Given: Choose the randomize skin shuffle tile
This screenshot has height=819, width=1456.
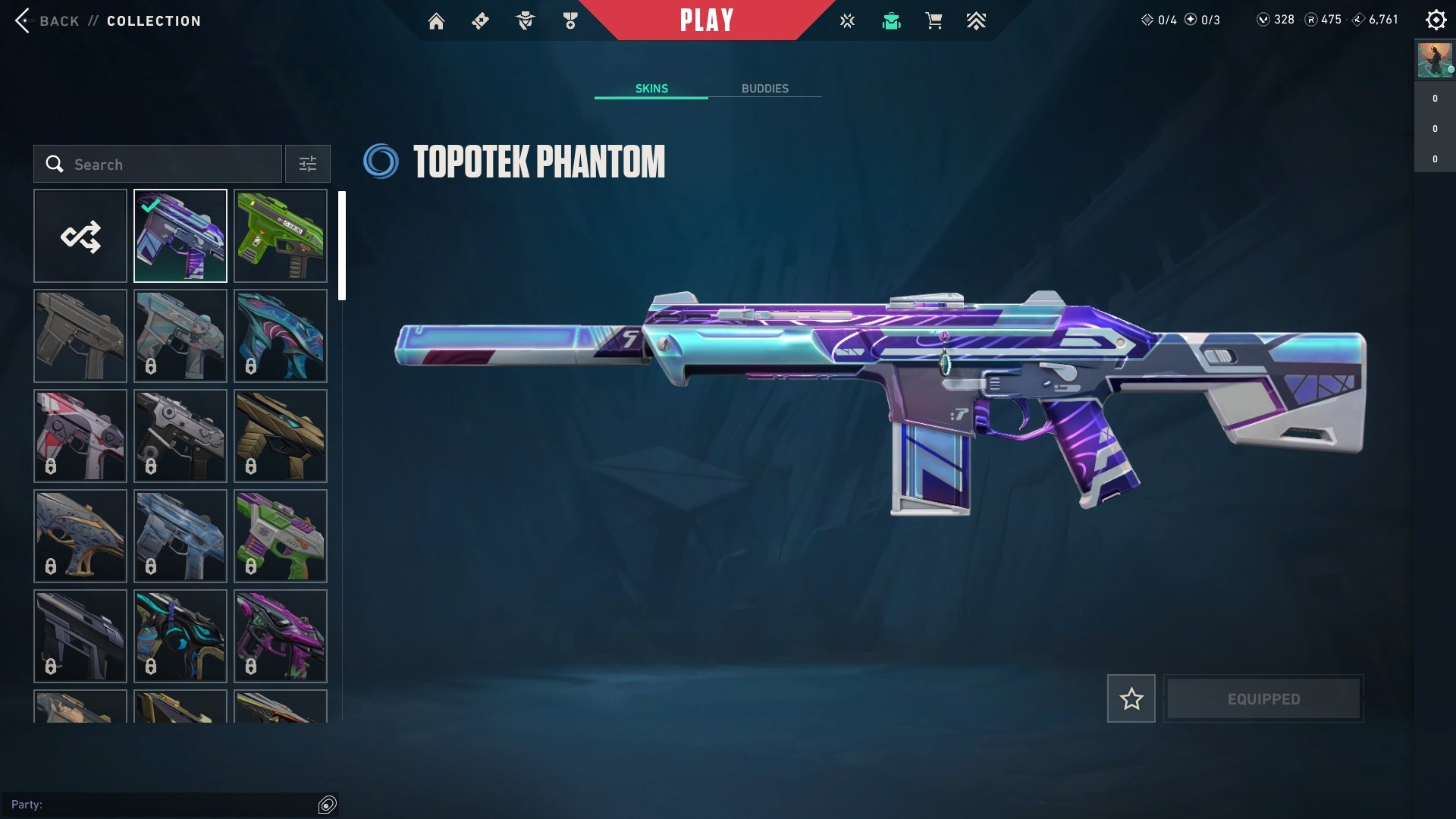Looking at the screenshot, I should pyautogui.click(x=80, y=236).
